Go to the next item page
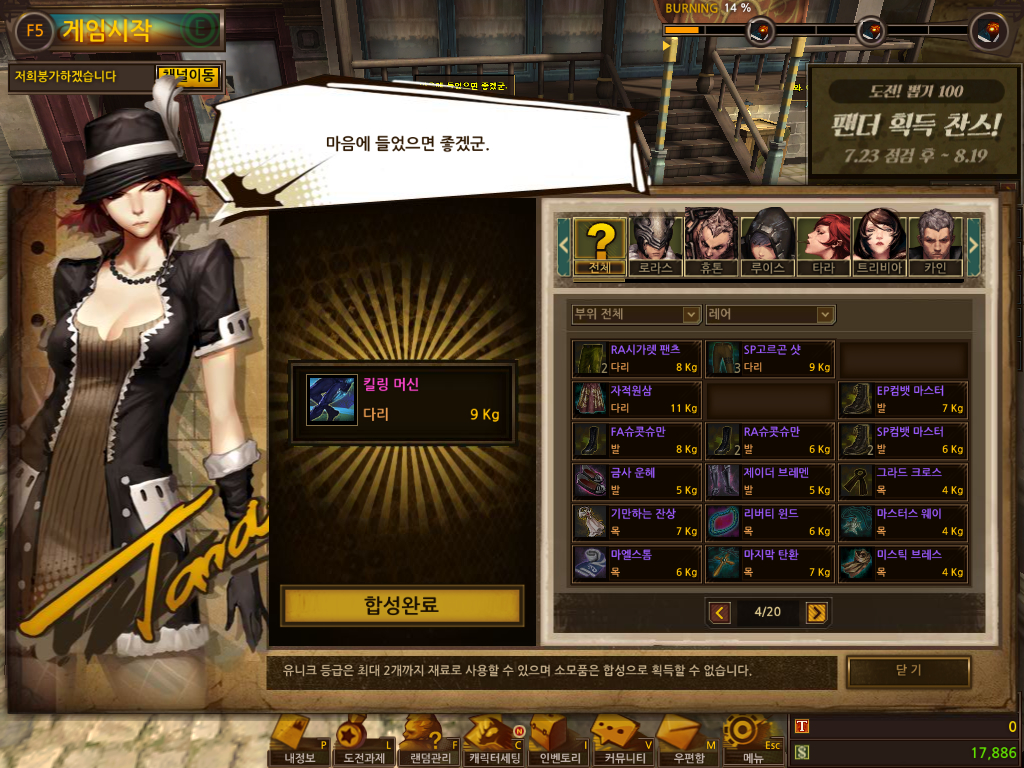Screen dimensions: 1024x768 816,612
